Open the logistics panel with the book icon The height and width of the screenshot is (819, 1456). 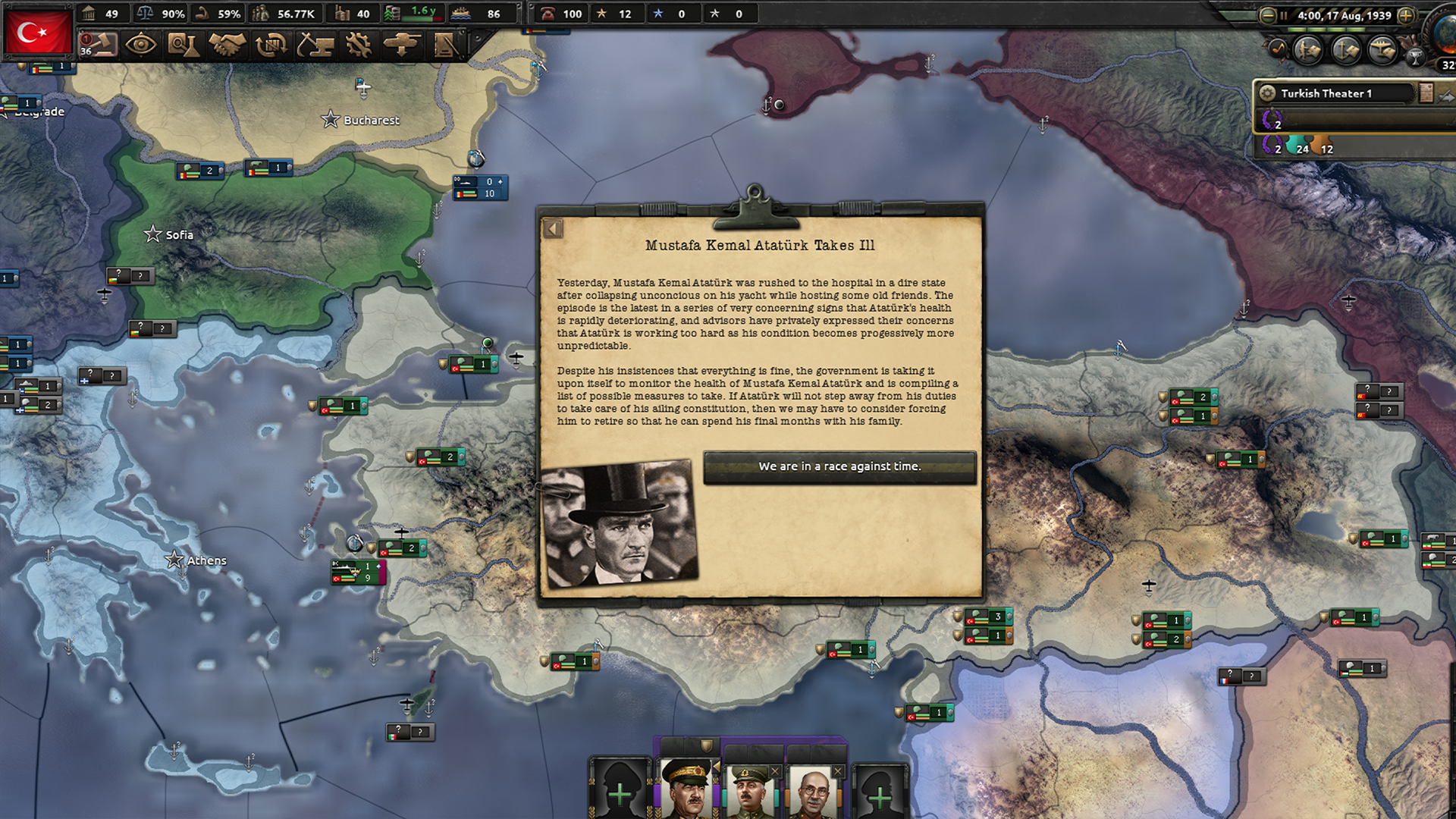click(x=446, y=46)
